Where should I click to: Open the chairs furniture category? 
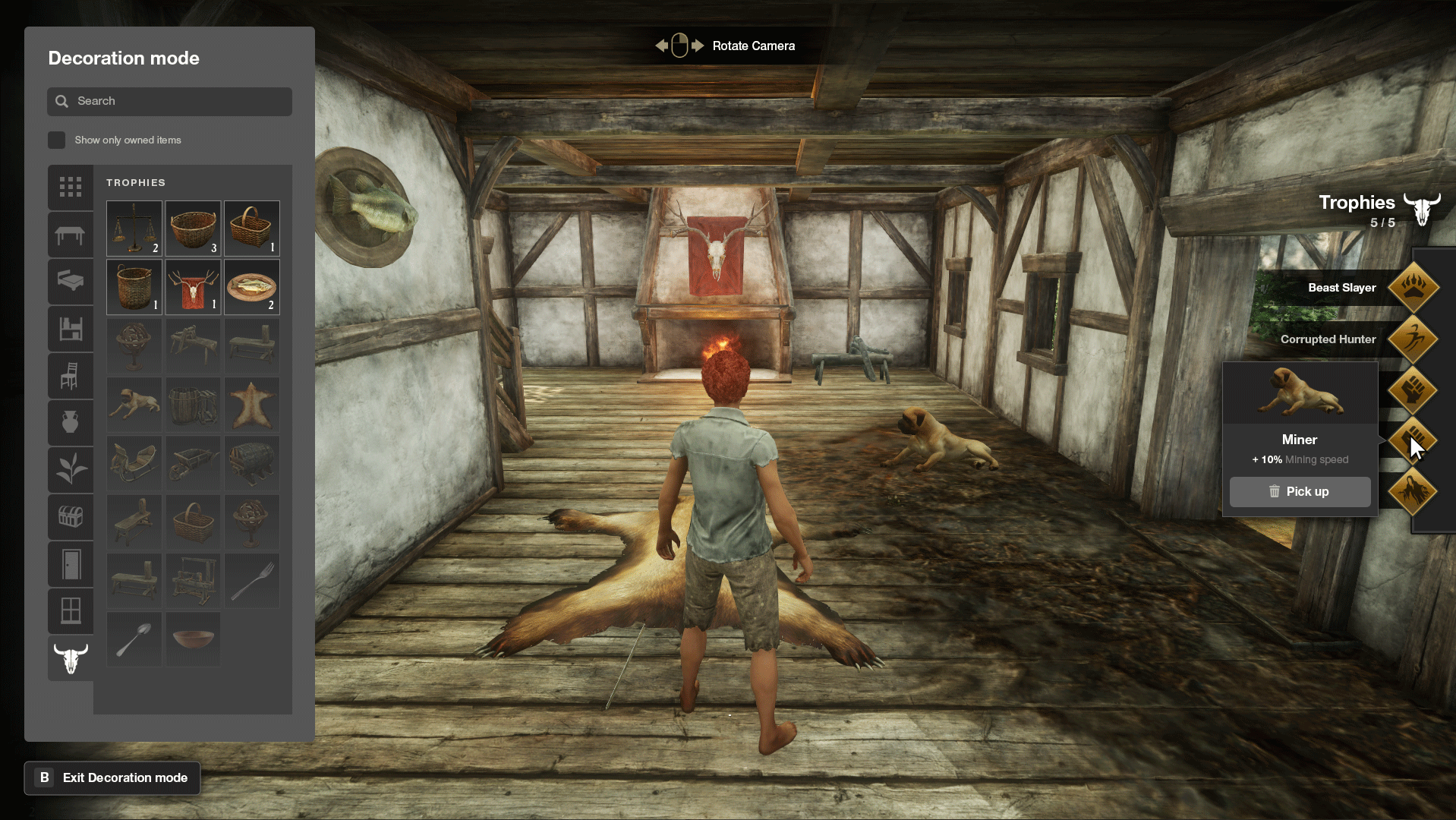[71, 376]
